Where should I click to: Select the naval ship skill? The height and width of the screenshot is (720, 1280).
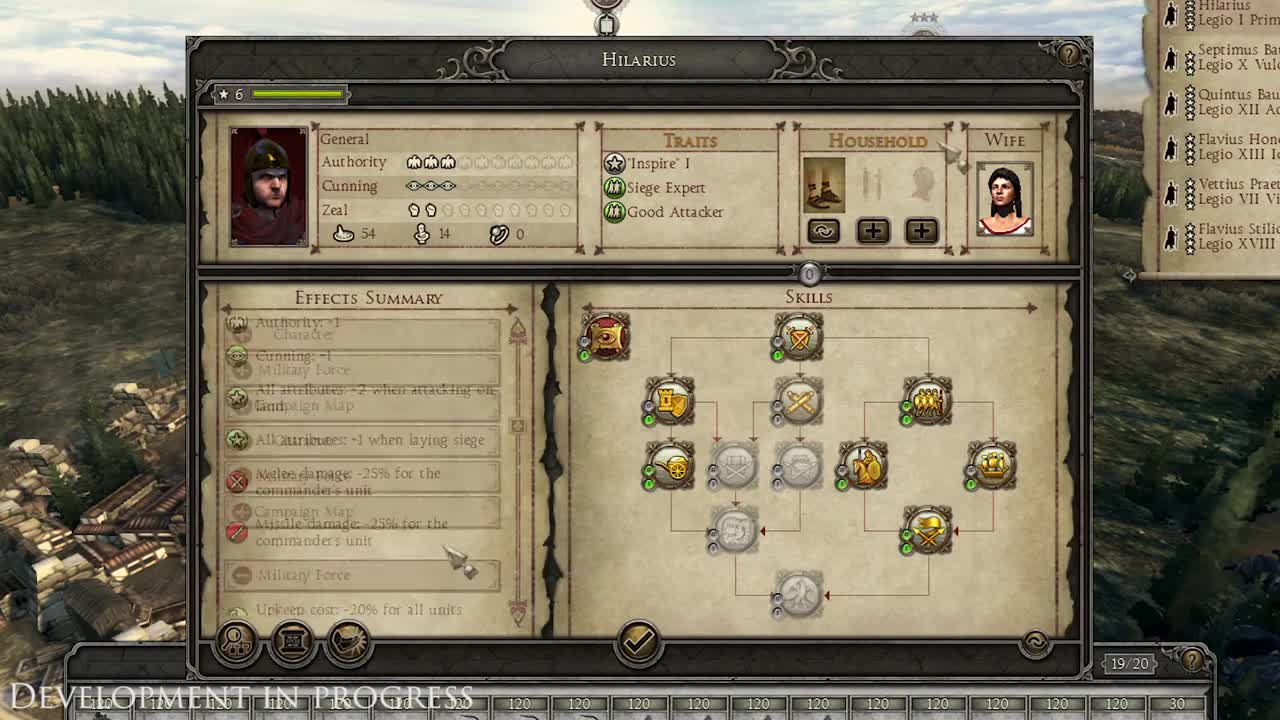tap(990, 466)
